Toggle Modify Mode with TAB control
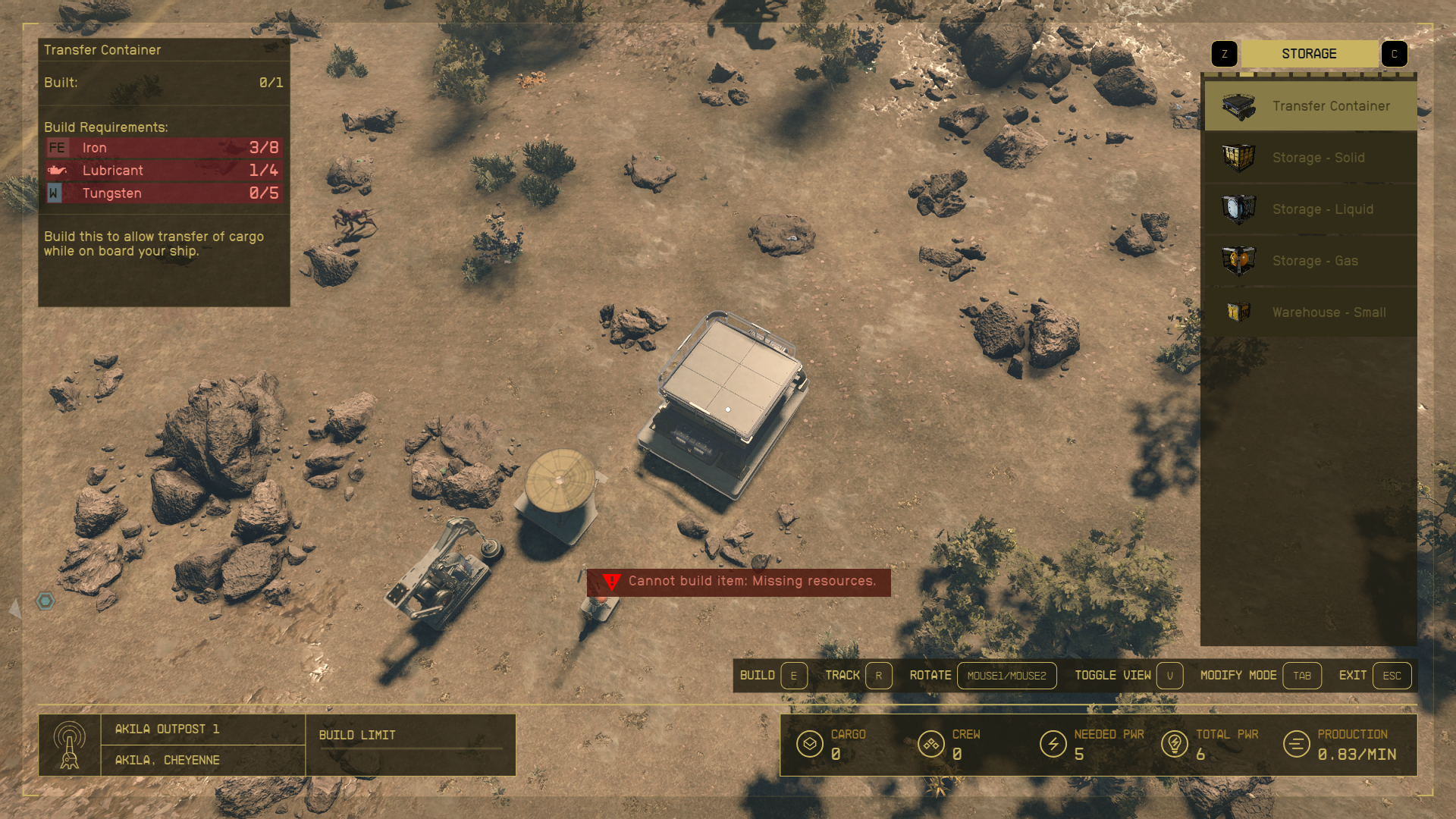The width and height of the screenshot is (1456, 819). pyautogui.click(x=1302, y=676)
